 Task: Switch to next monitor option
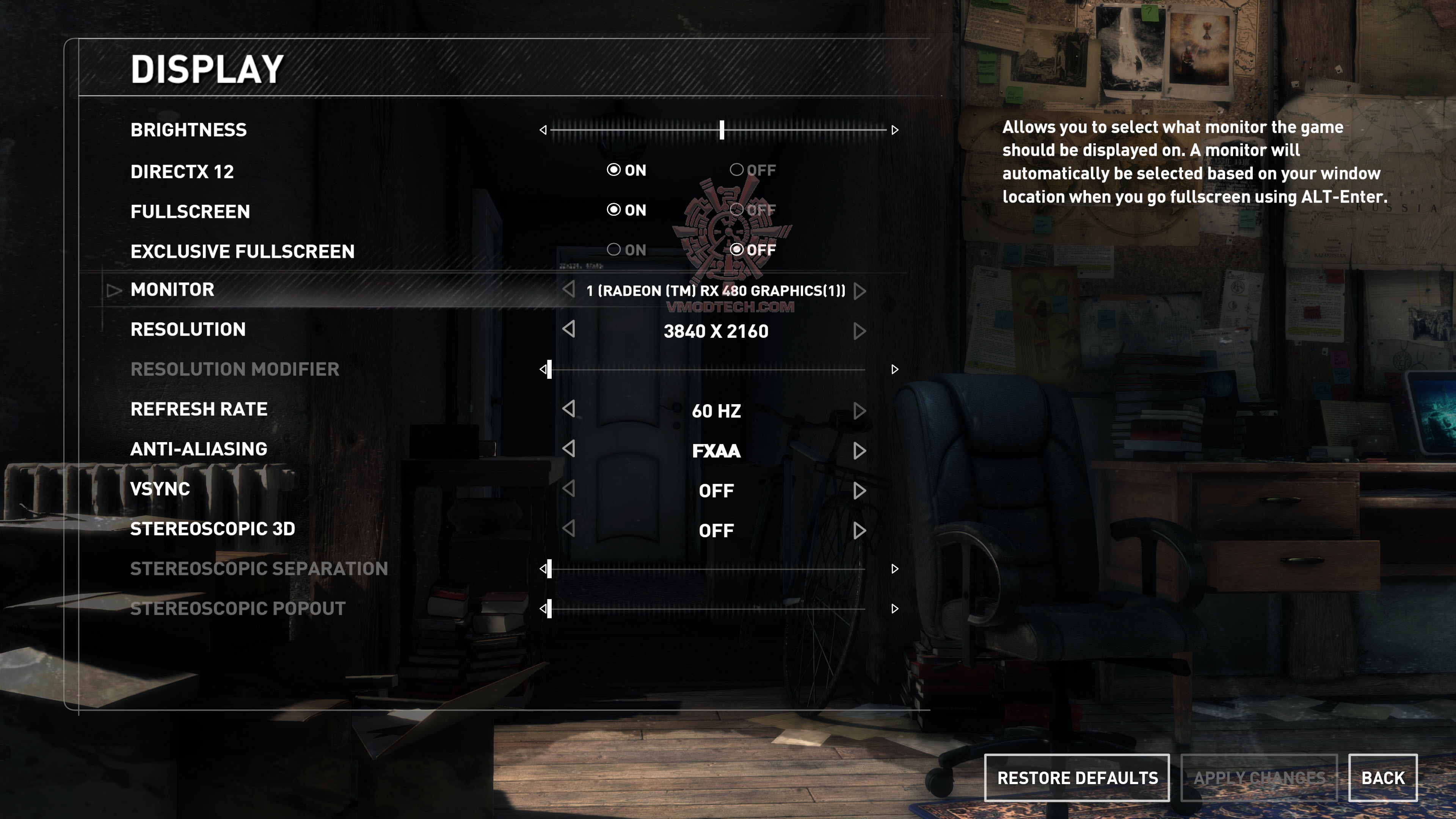(x=860, y=291)
